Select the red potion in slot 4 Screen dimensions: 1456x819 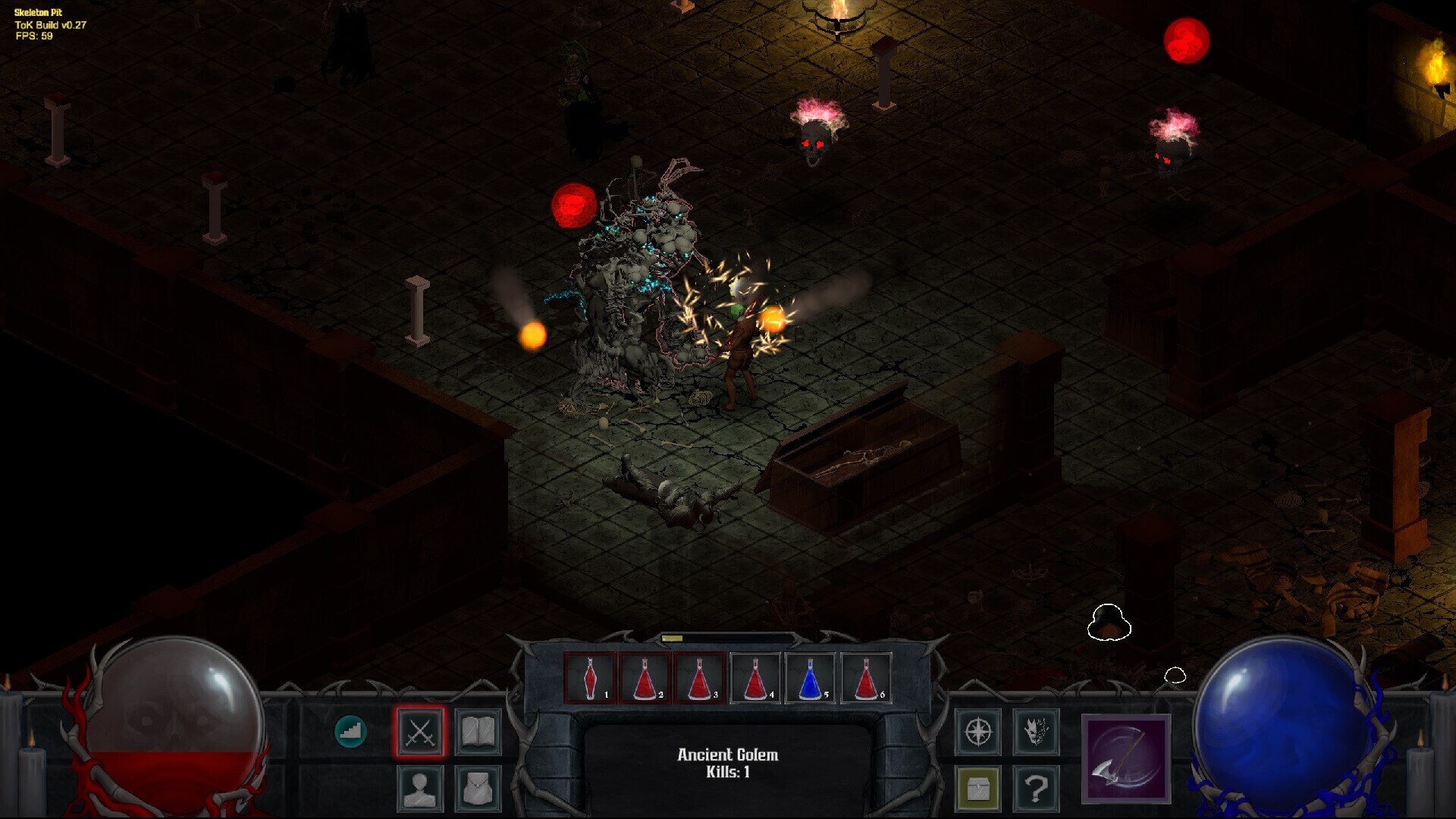[x=755, y=678]
